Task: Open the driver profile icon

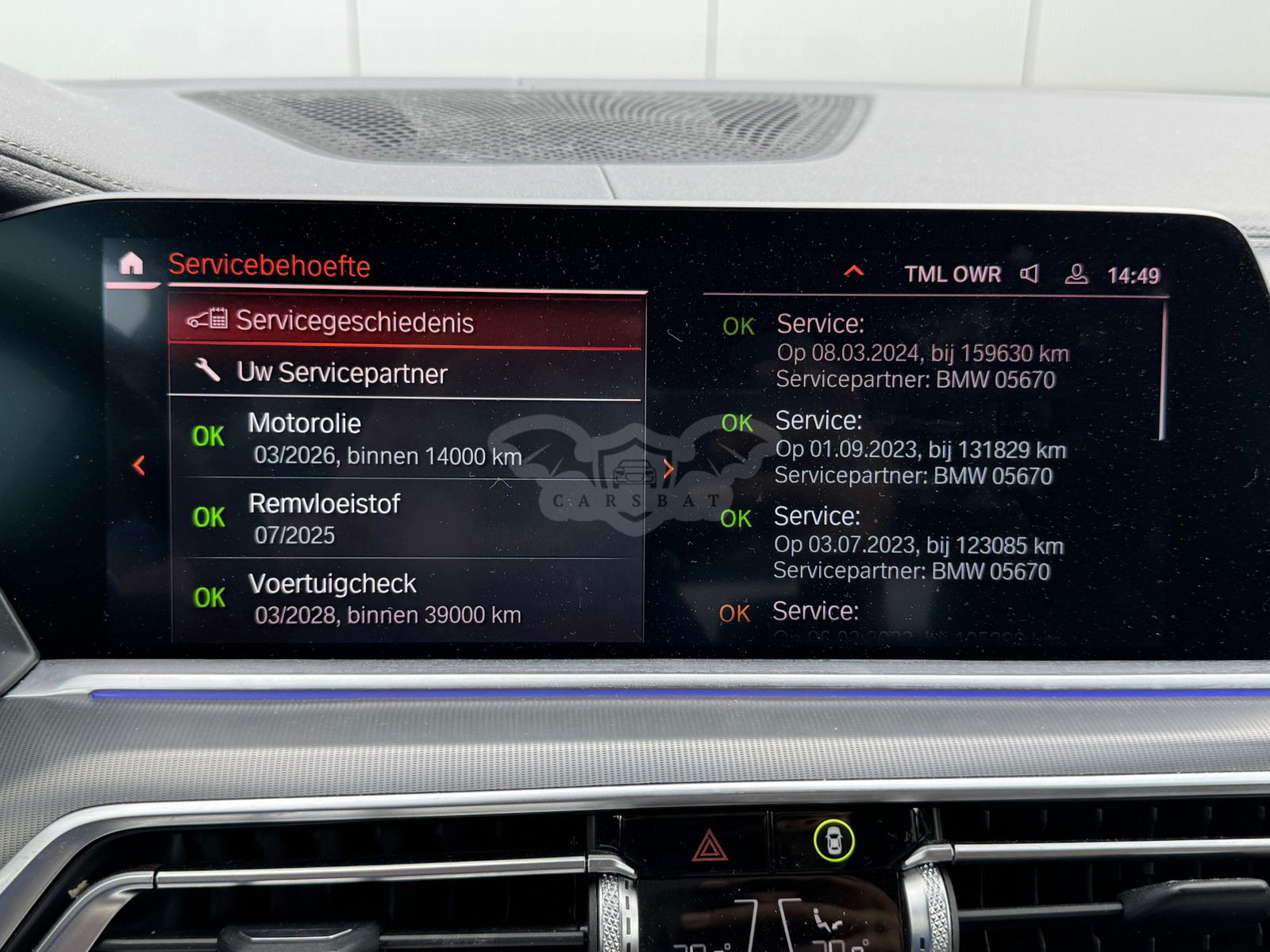Action: pyautogui.click(x=1076, y=274)
